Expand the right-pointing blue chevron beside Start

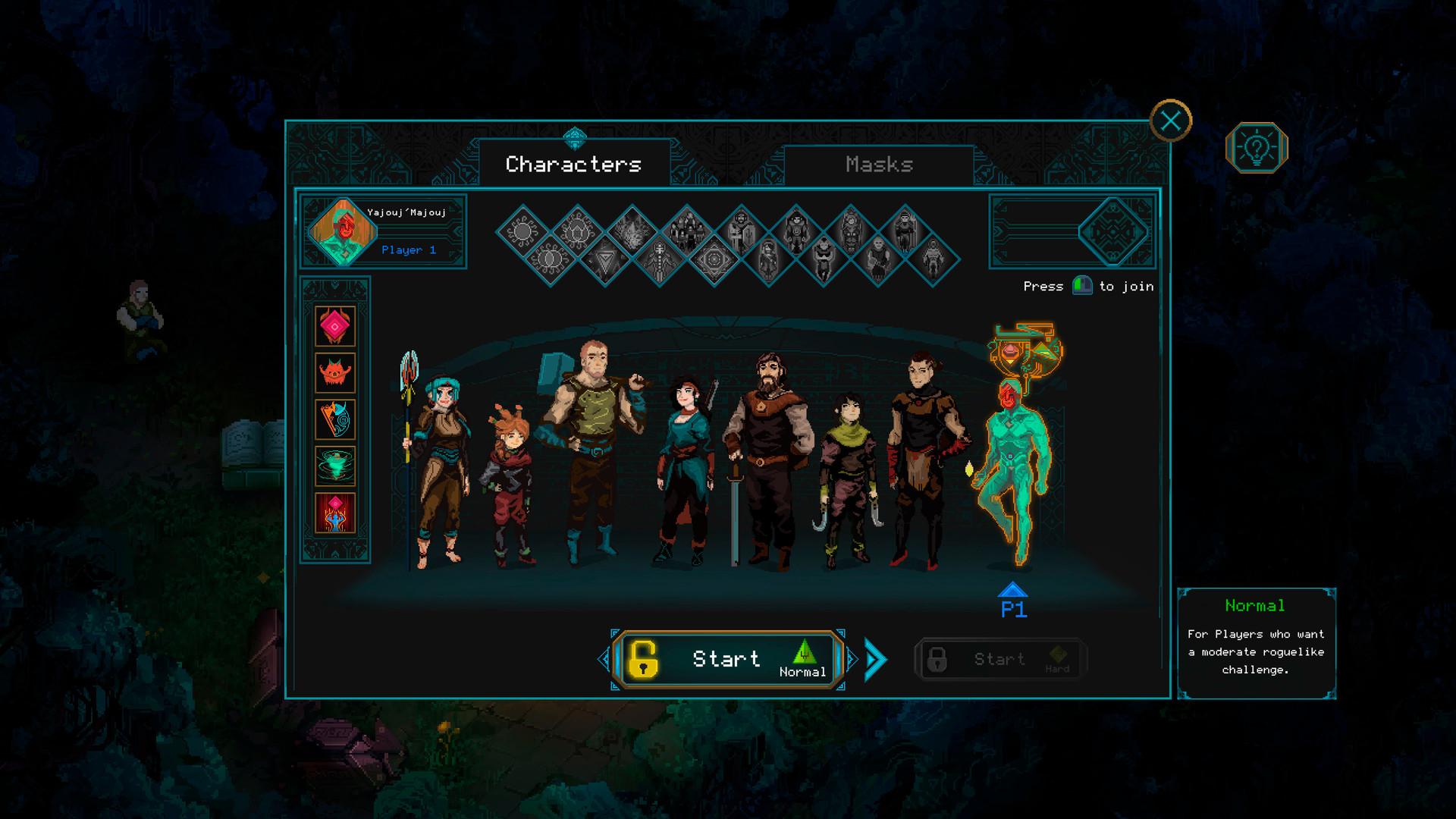[x=874, y=658]
